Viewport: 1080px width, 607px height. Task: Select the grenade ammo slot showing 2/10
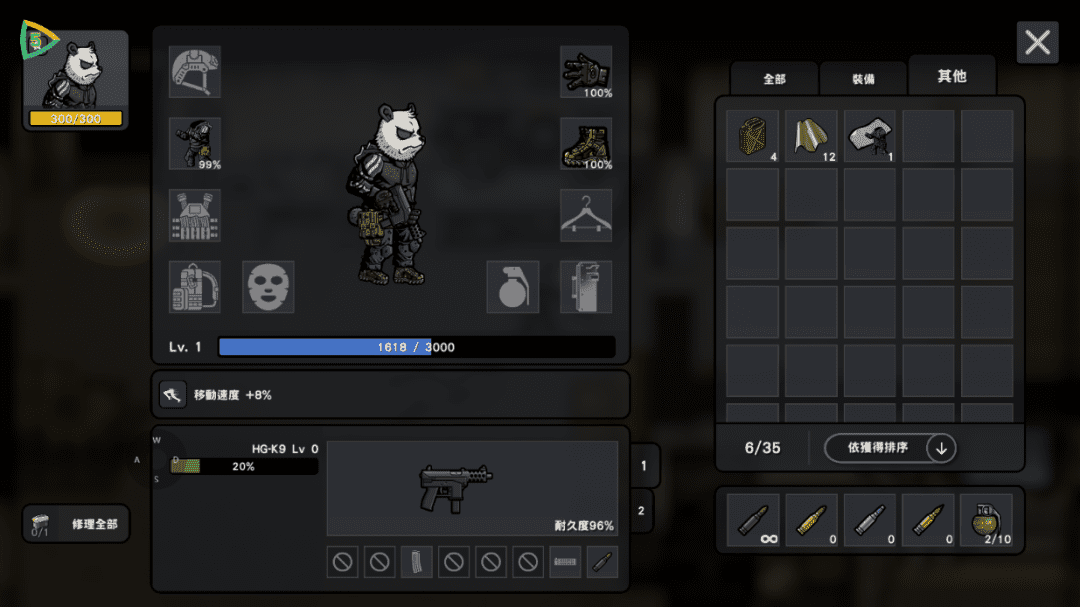click(x=986, y=521)
